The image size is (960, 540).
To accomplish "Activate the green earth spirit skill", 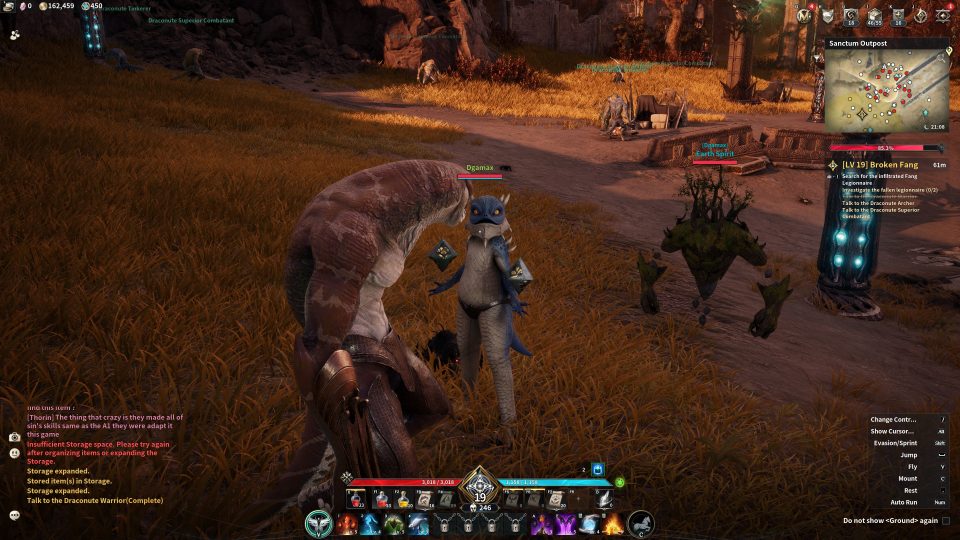I will click(x=393, y=523).
